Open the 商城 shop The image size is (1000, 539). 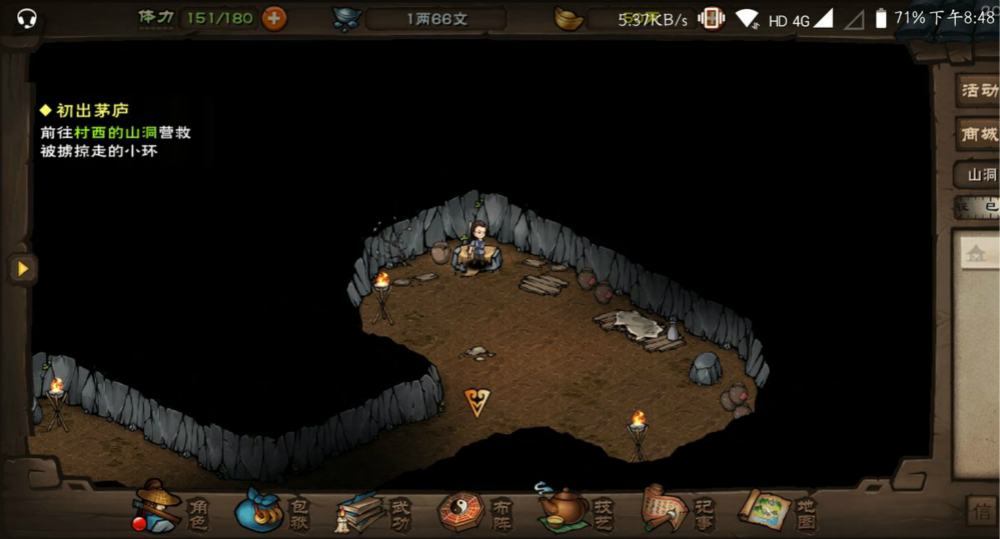(979, 134)
